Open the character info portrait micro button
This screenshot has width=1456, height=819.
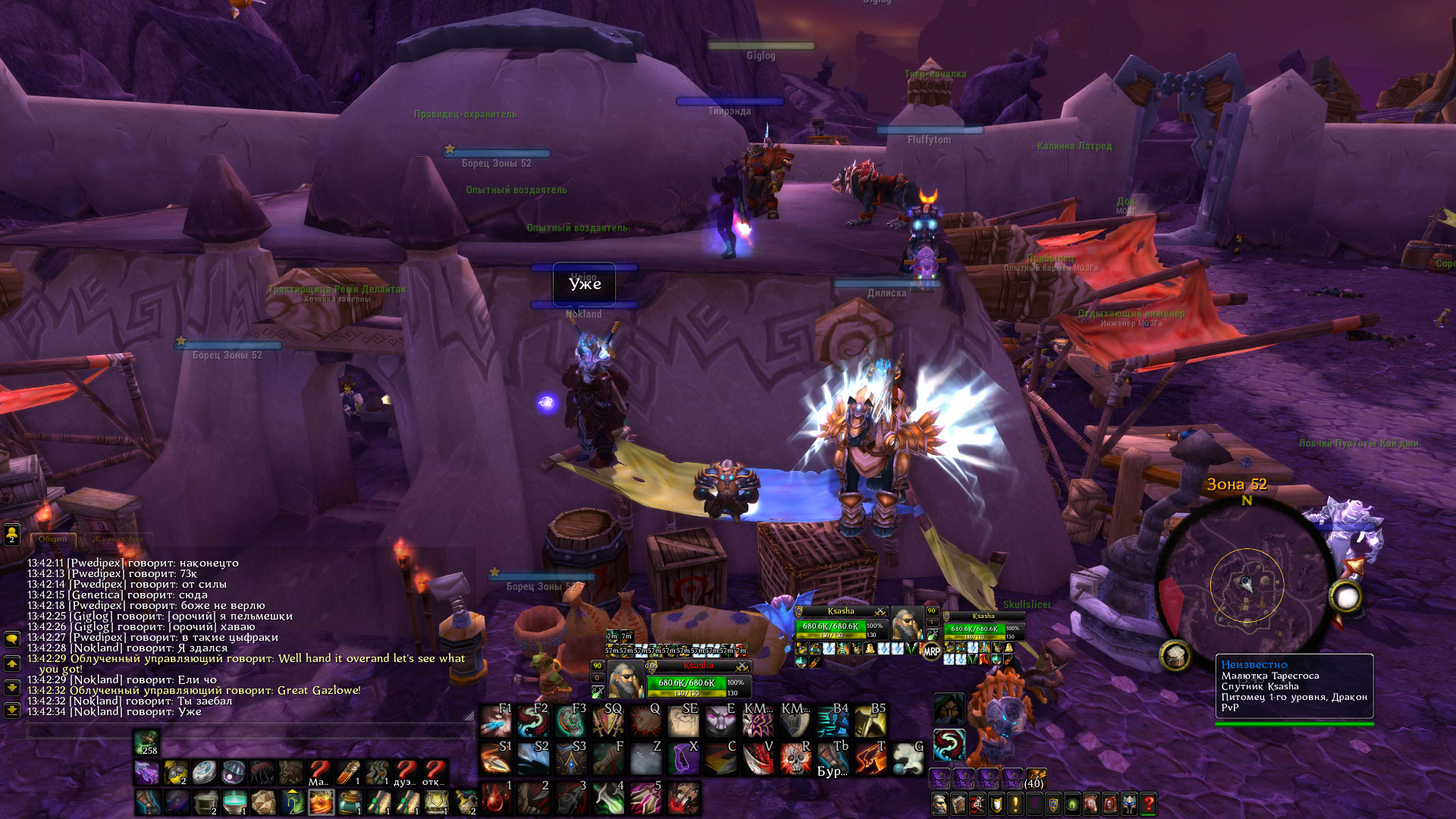tap(940, 803)
